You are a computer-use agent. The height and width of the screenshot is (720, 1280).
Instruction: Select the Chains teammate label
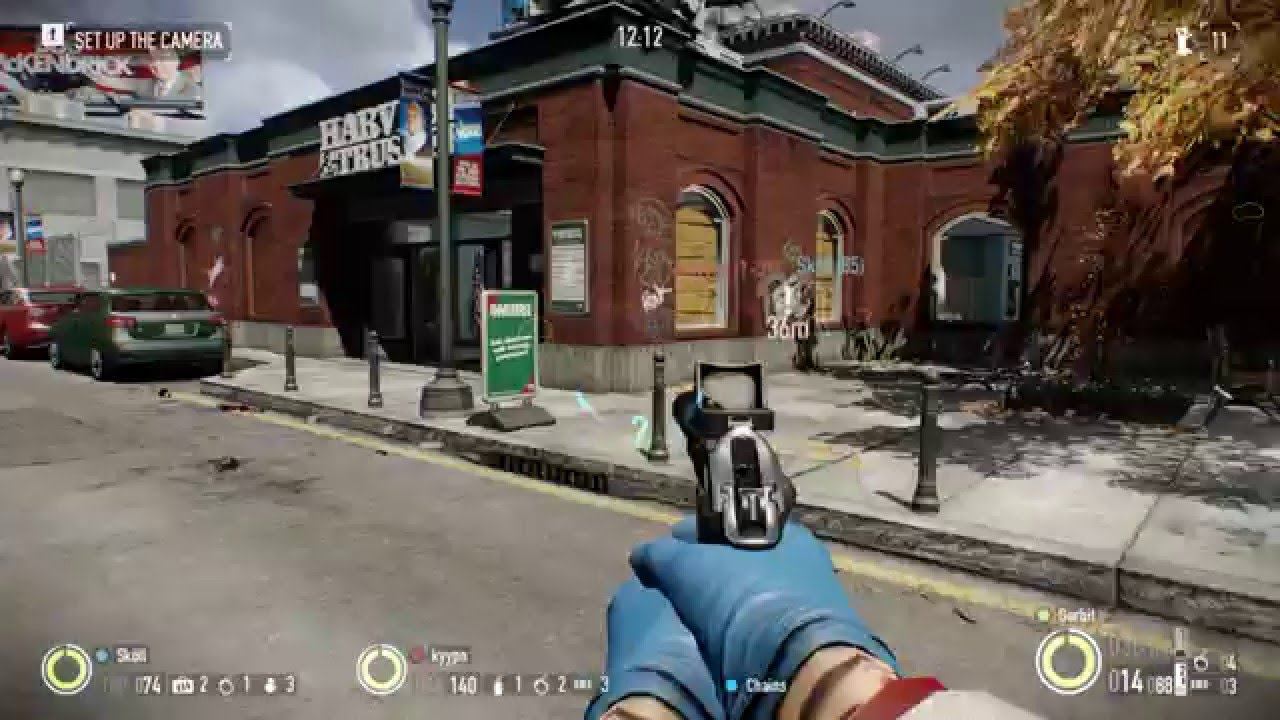[765, 685]
